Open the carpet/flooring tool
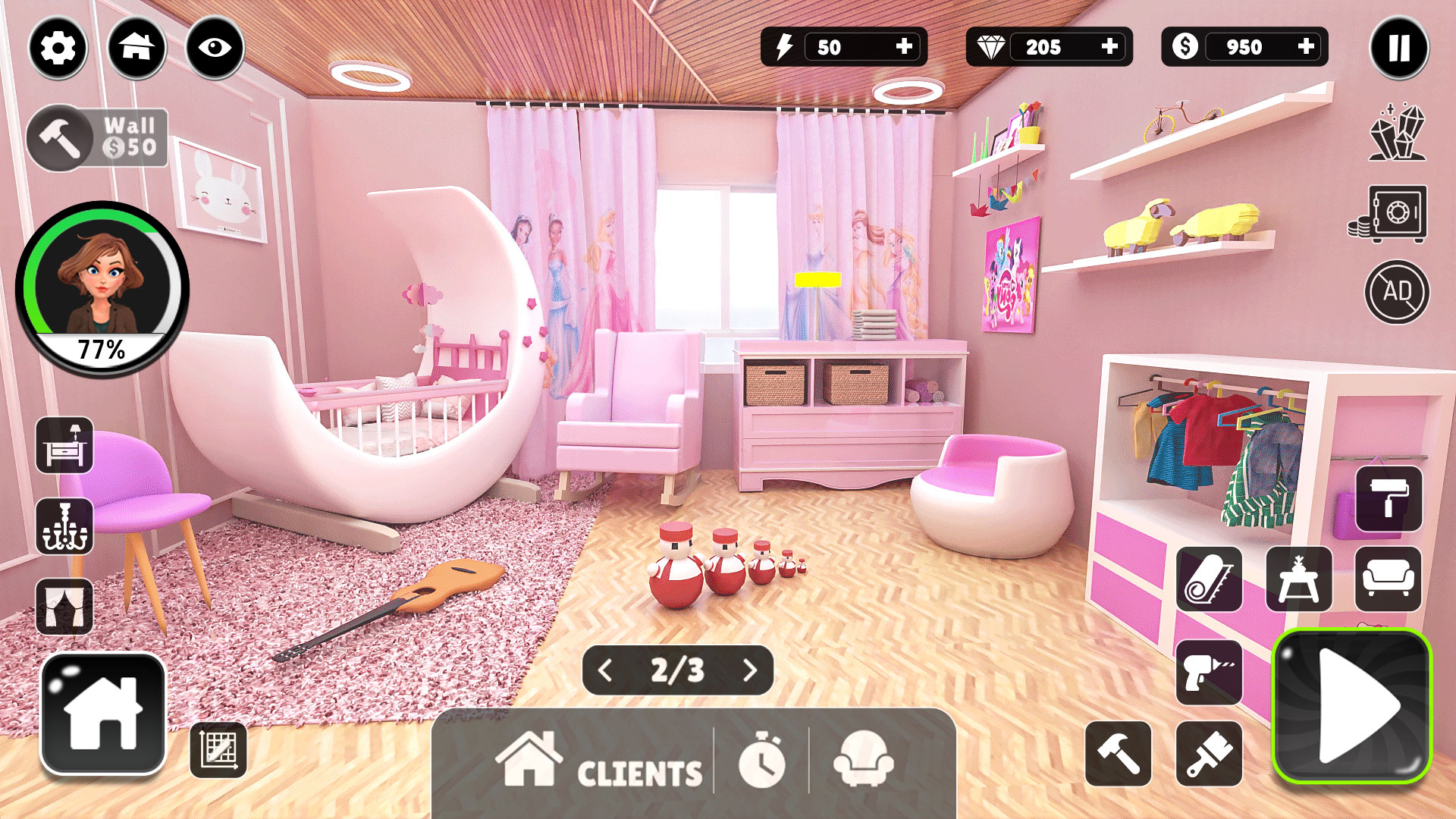Viewport: 1456px width, 819px height. tap(1209, 579)
